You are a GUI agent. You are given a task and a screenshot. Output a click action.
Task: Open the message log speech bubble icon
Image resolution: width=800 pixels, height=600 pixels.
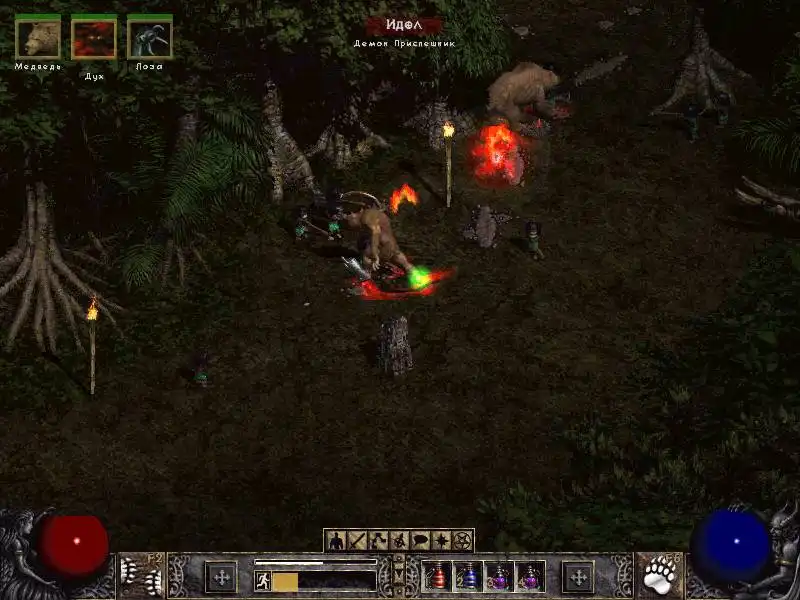(420, 541)
